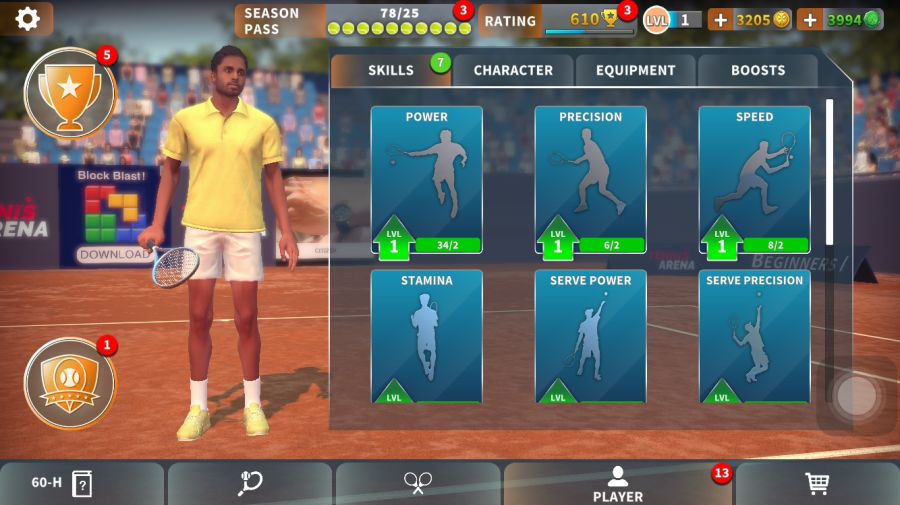Viewport: 900px width, 505px height.
Task: Select the Stamina skill card
Action: [427, 337]
